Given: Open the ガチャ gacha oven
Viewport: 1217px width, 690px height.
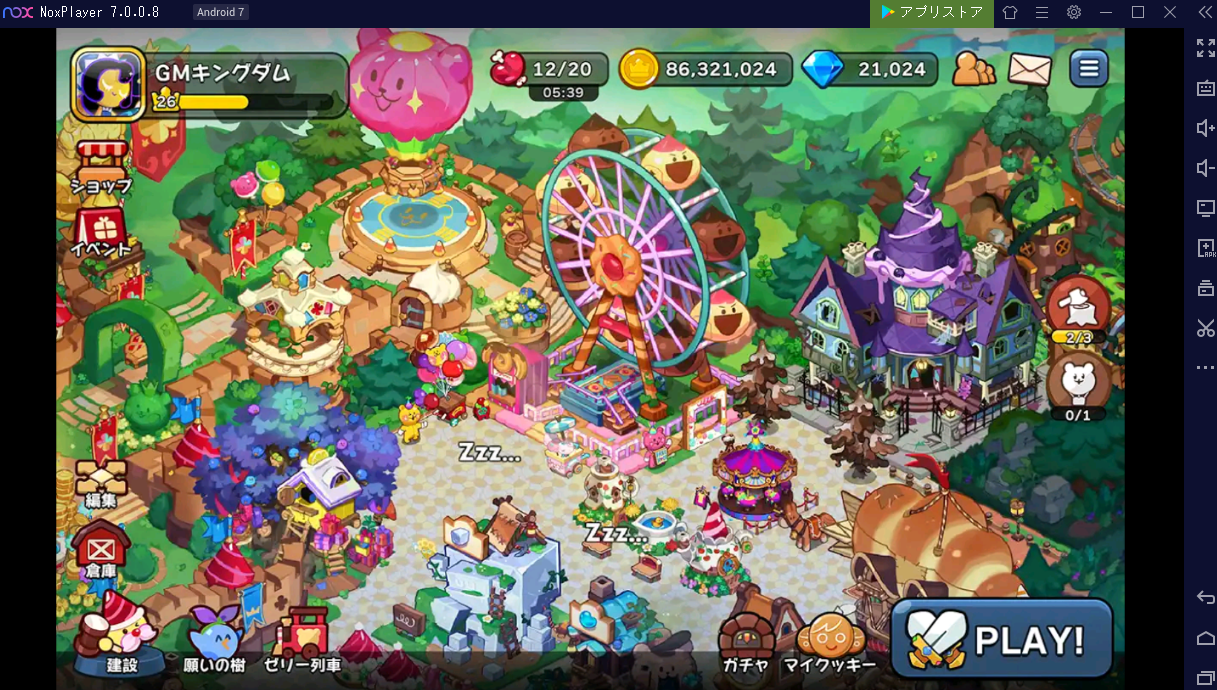Looking at the screenshot, I should click(x=746, y=640).
